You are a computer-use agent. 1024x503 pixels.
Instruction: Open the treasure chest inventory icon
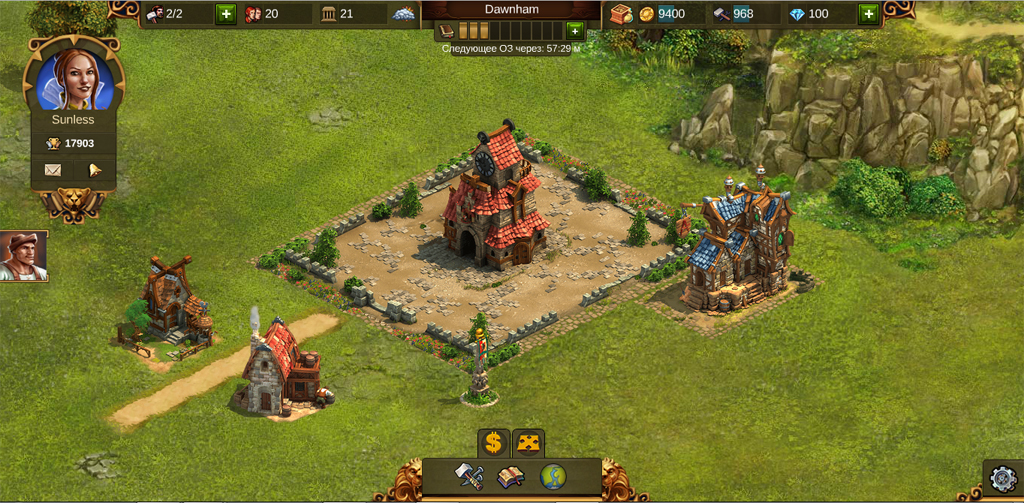[620, 14]
